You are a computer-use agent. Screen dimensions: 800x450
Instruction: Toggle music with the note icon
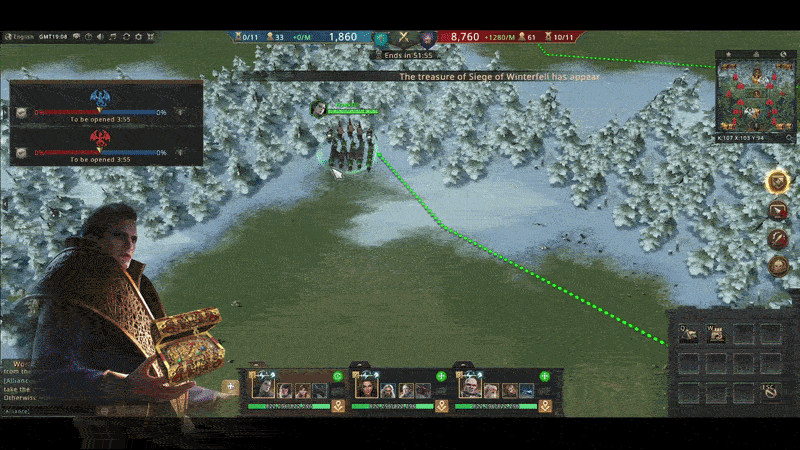[112, 37]
